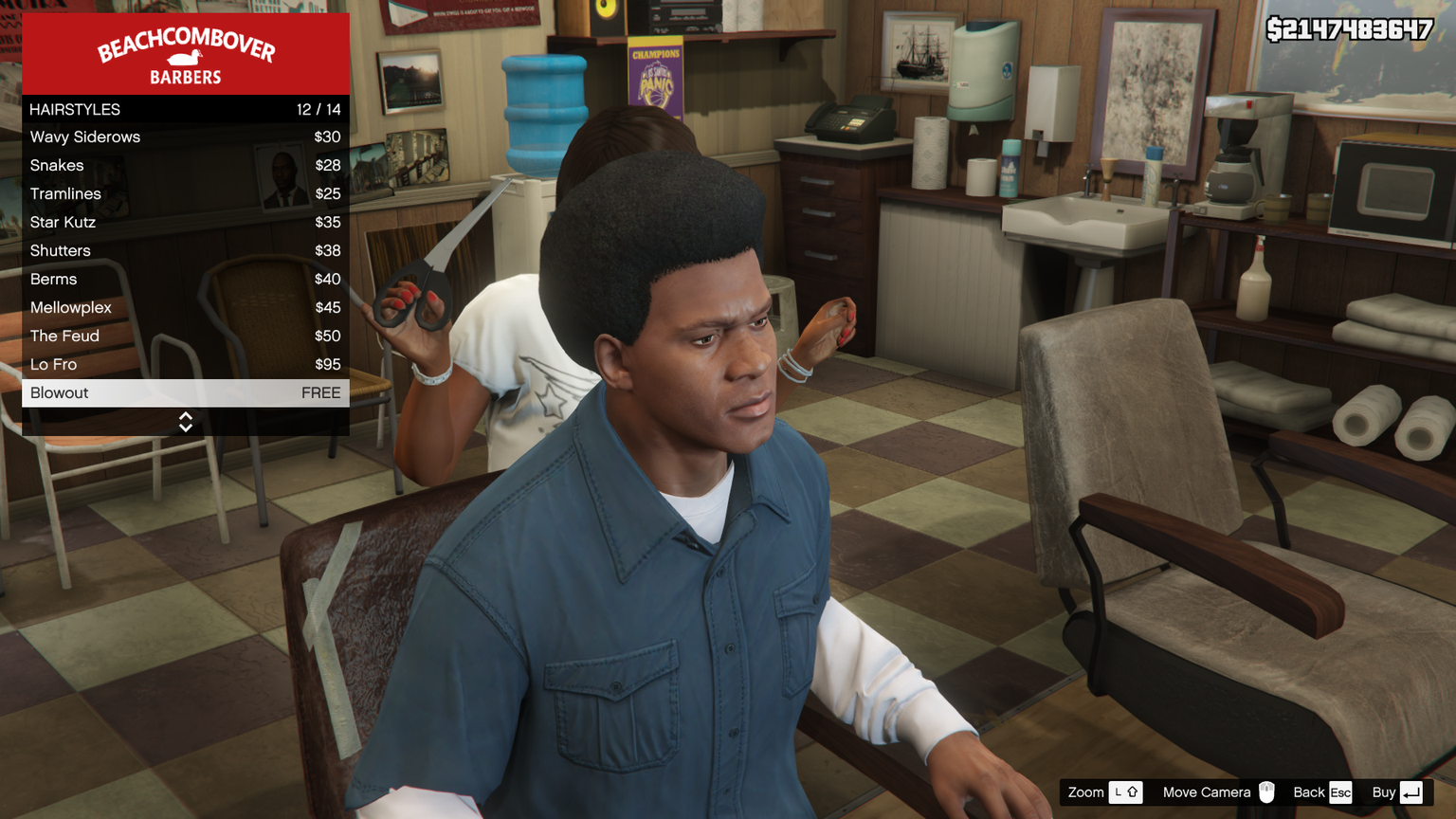Select the Berms hairstyle entry
Image resolution: width=1456 pixels, height=819 pixels.
click(185, 280)
